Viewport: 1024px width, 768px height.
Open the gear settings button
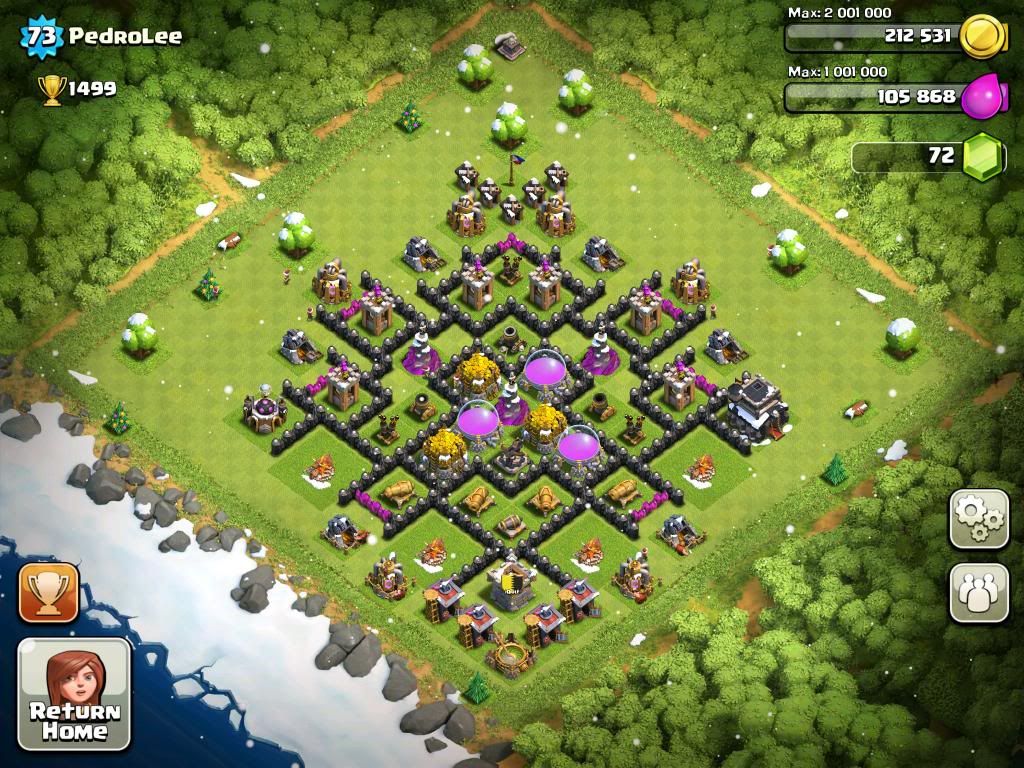(979, 519)
